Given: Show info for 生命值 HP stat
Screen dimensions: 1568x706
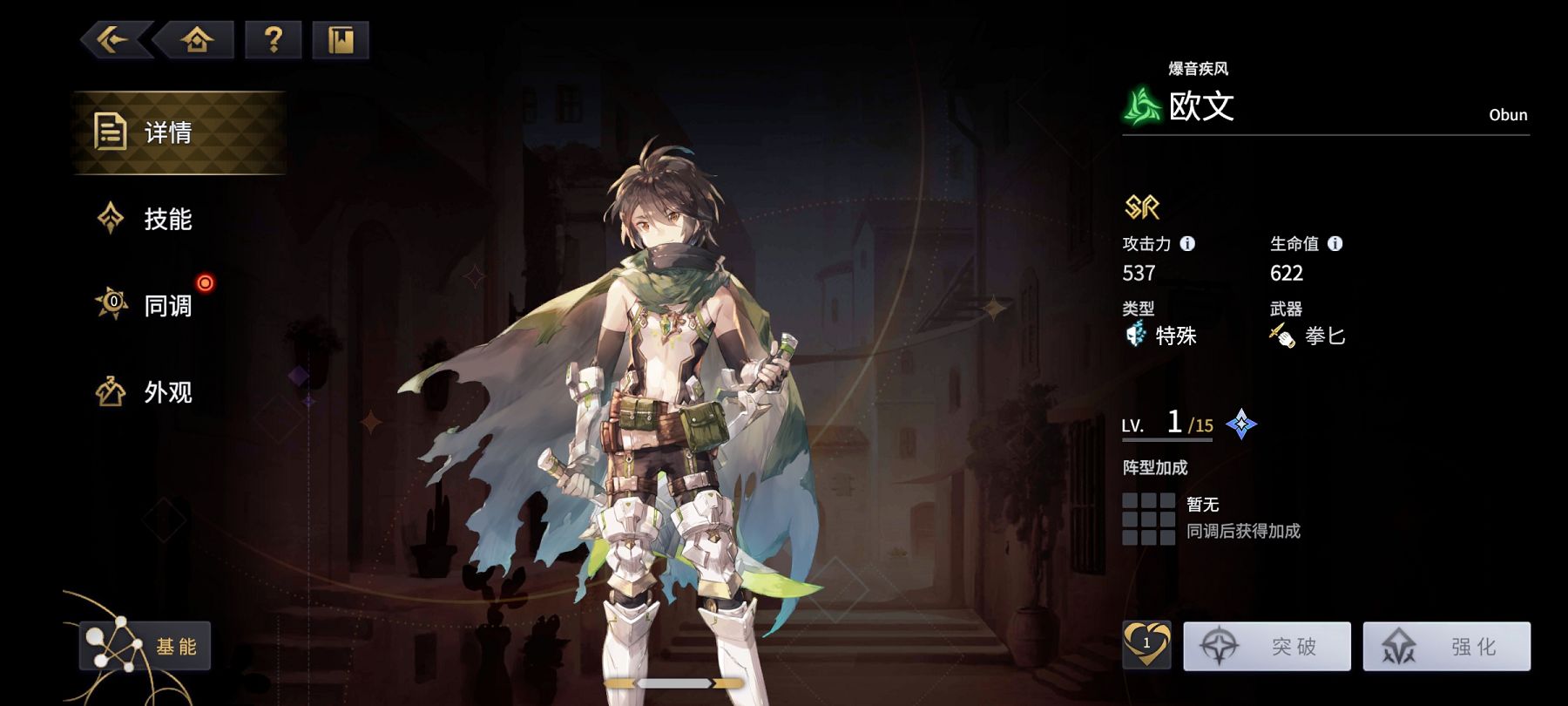Looking at the screenshot, I should 1335,244.
